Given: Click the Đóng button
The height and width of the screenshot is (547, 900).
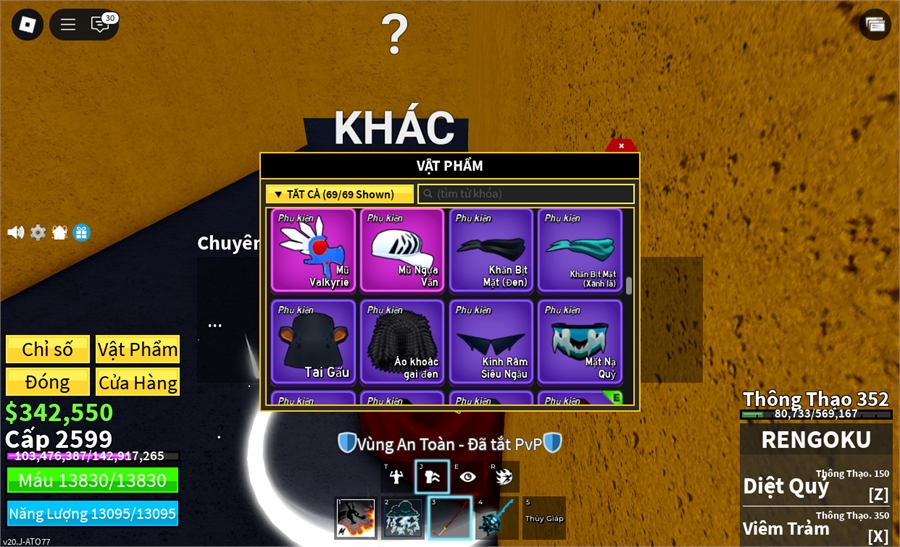Looking at the screenshot, I should coord(47,382).
